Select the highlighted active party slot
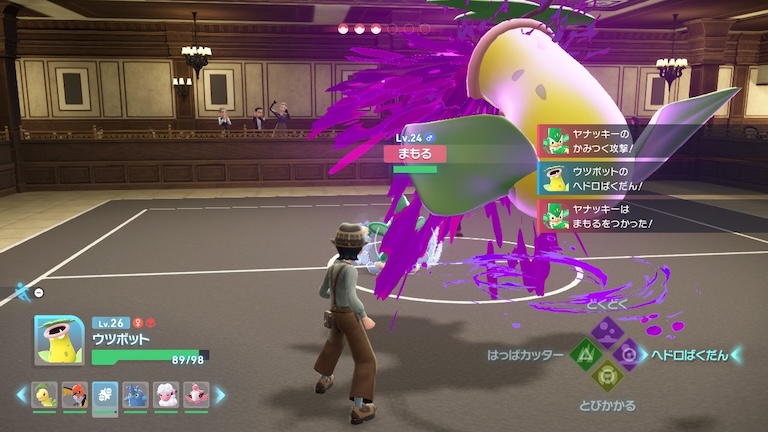Viewport: 768px width, 432px height. [105, 395]
